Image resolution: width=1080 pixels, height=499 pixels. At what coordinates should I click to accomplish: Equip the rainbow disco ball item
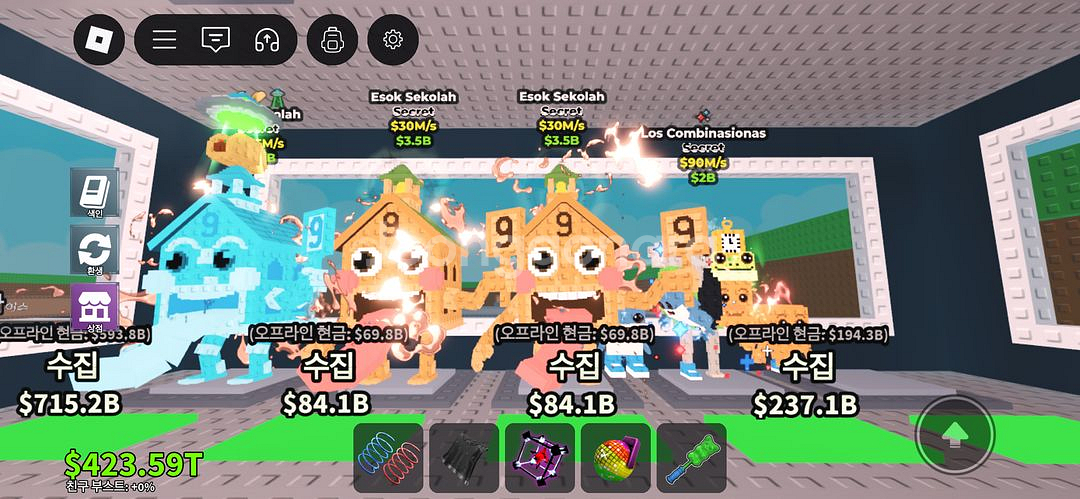point(615,457)
